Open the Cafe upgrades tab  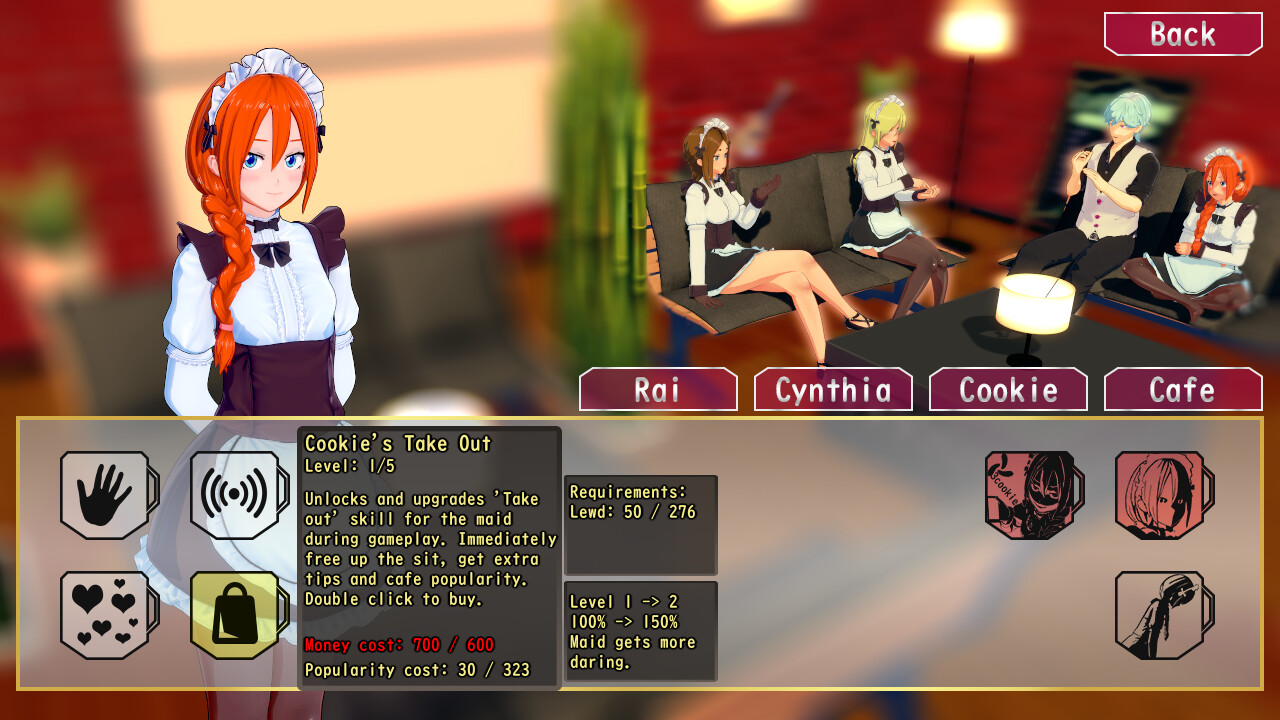tap(1183, 390)
